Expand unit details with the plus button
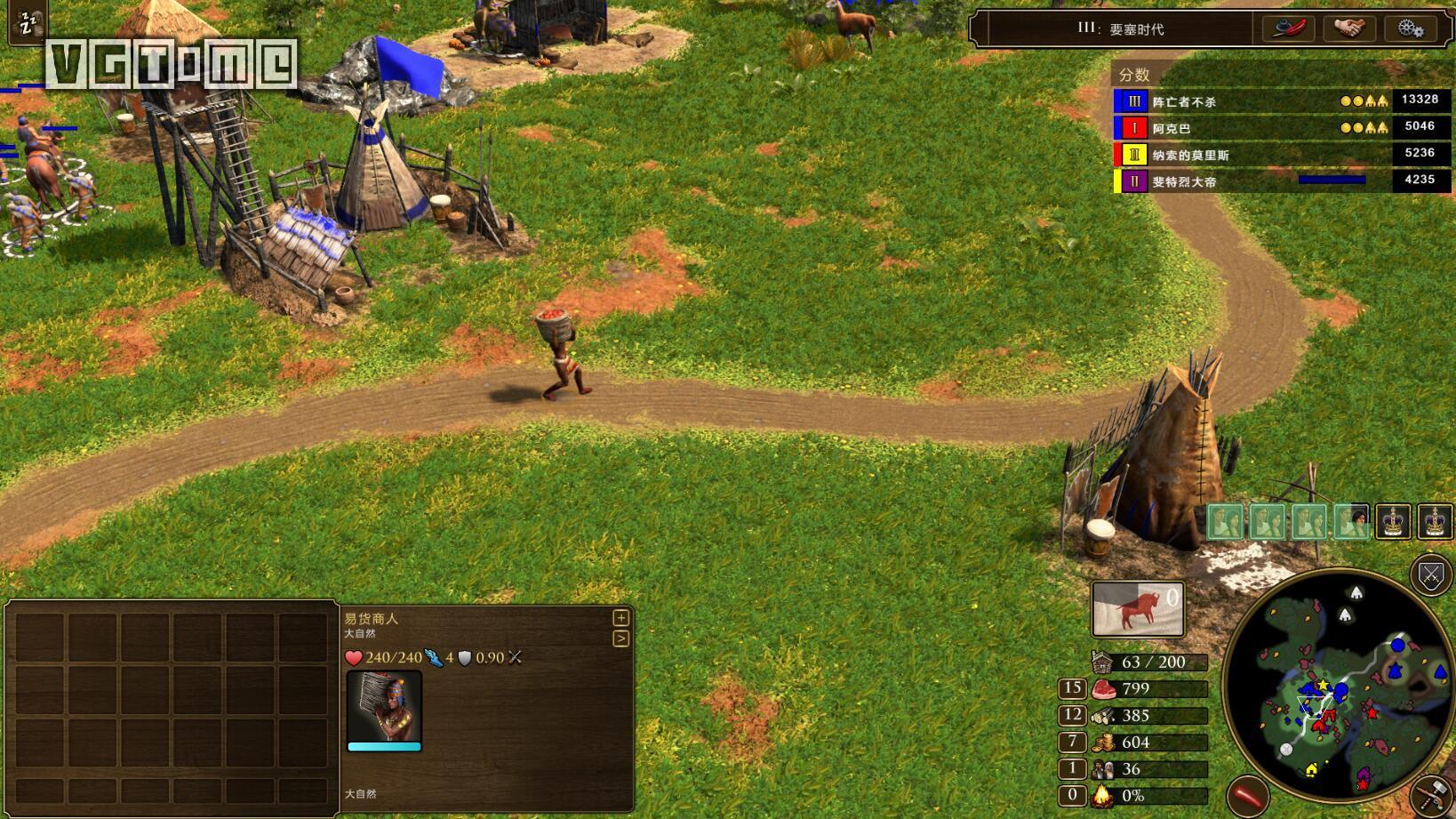Image resolution: width=1456 pixels, height=819 pixels. click(x=620, y=618)
